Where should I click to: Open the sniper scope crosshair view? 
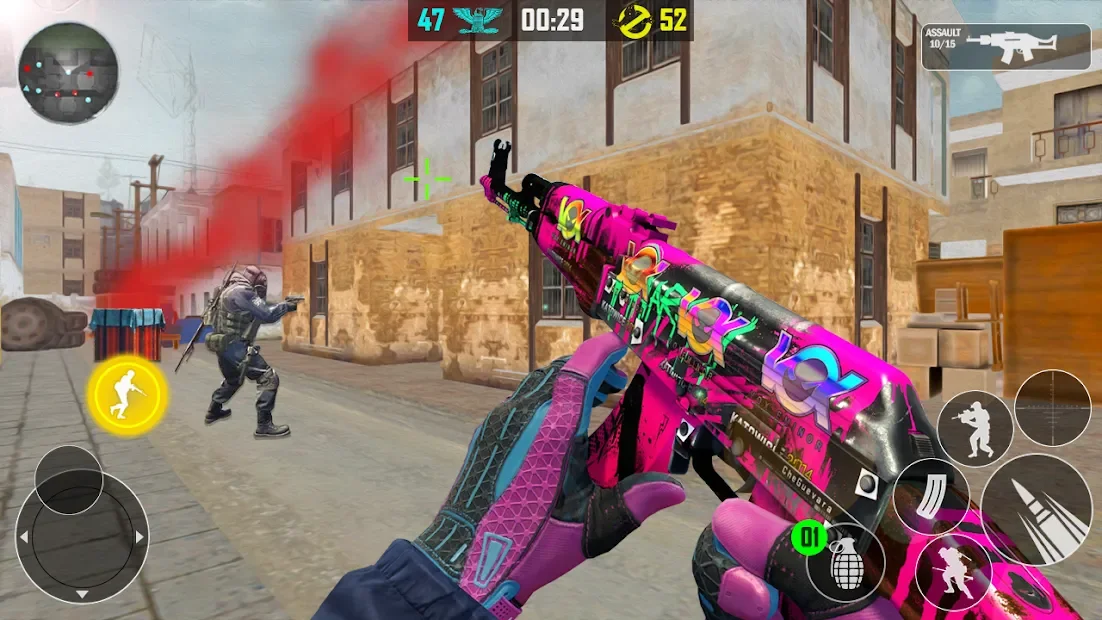pos(1052,407)
